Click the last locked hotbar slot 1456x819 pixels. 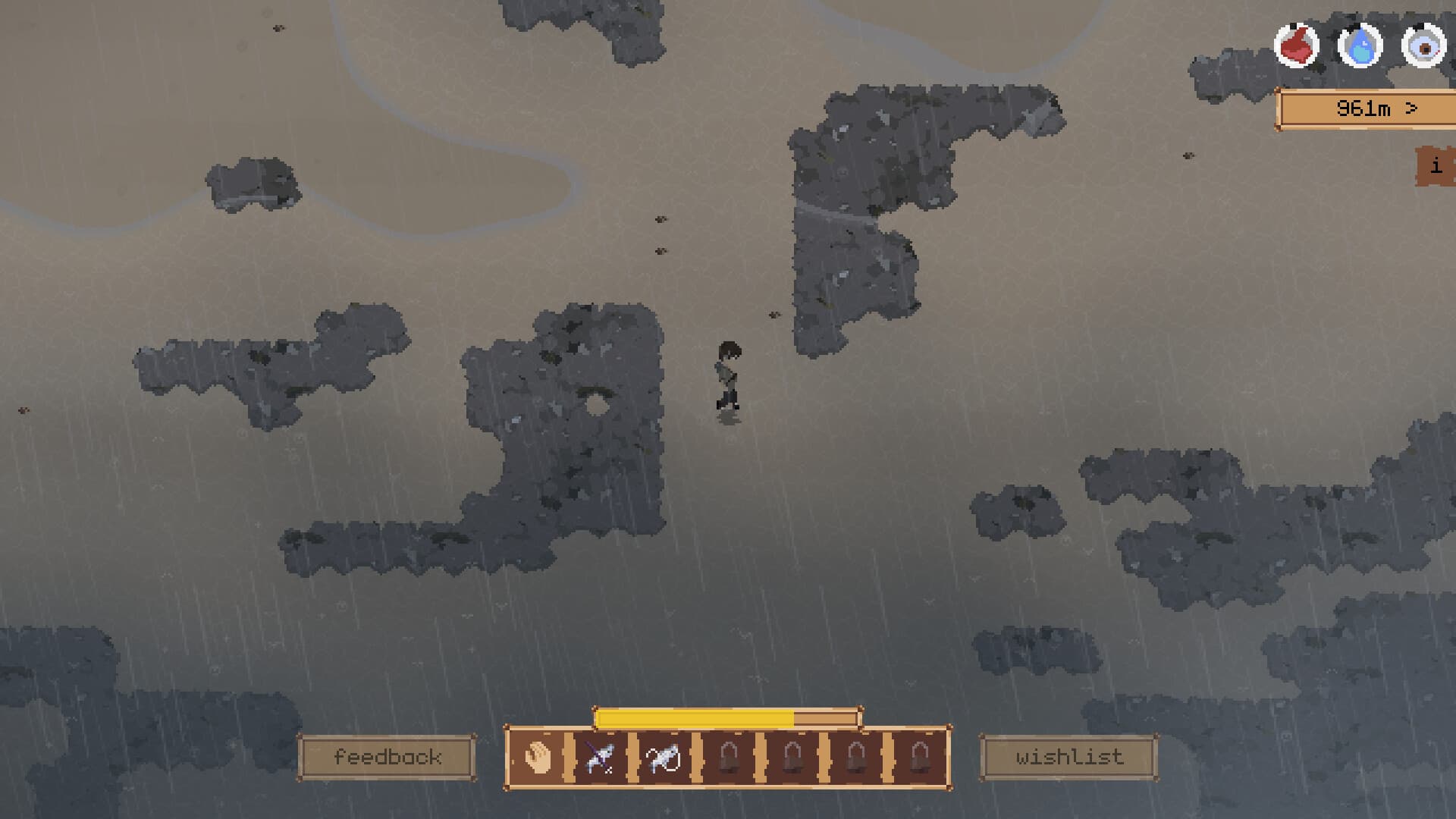919,757
